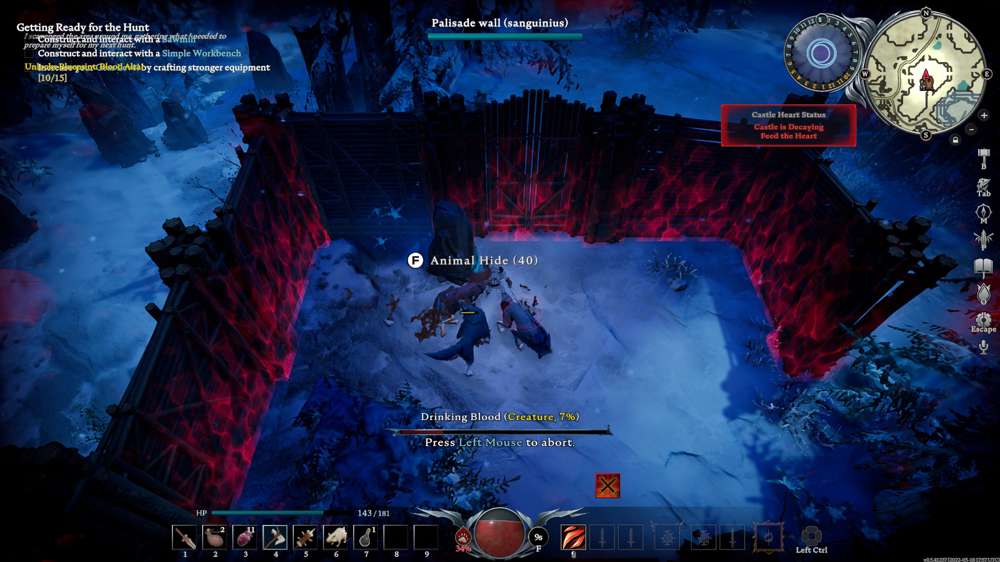Screen dimensions: 1000x562
Task: Select the spiked mace in slot 5
Action: pyautogui.click(x=305, y=538)
